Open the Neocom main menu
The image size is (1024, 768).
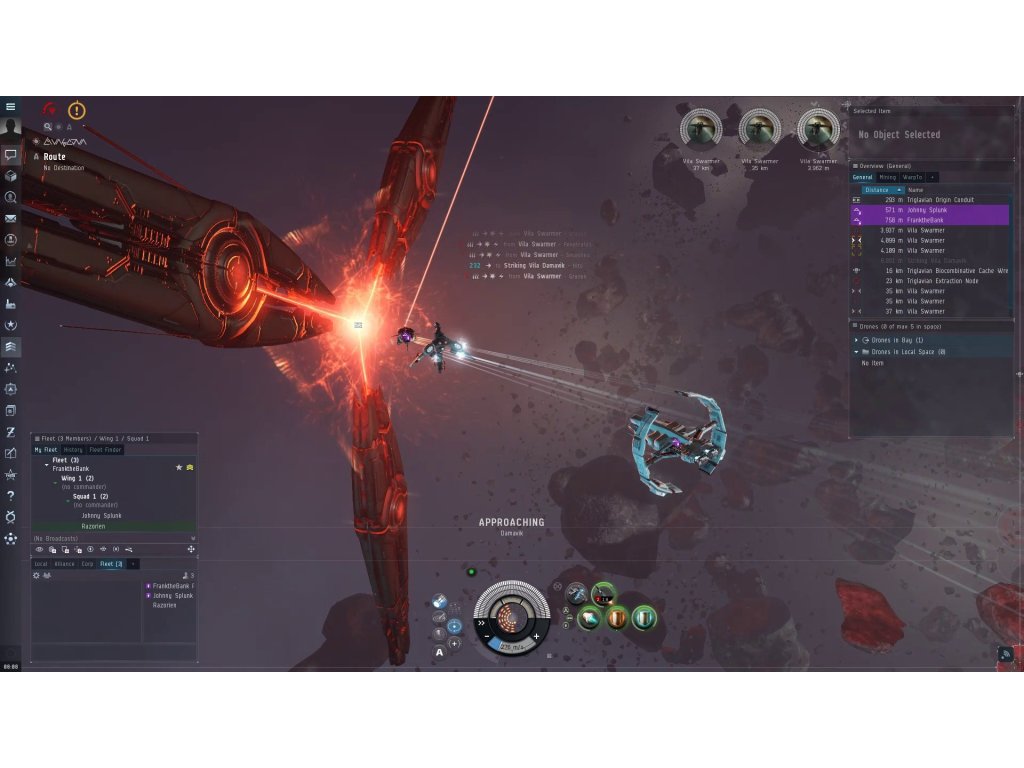(x=11, y=106)
